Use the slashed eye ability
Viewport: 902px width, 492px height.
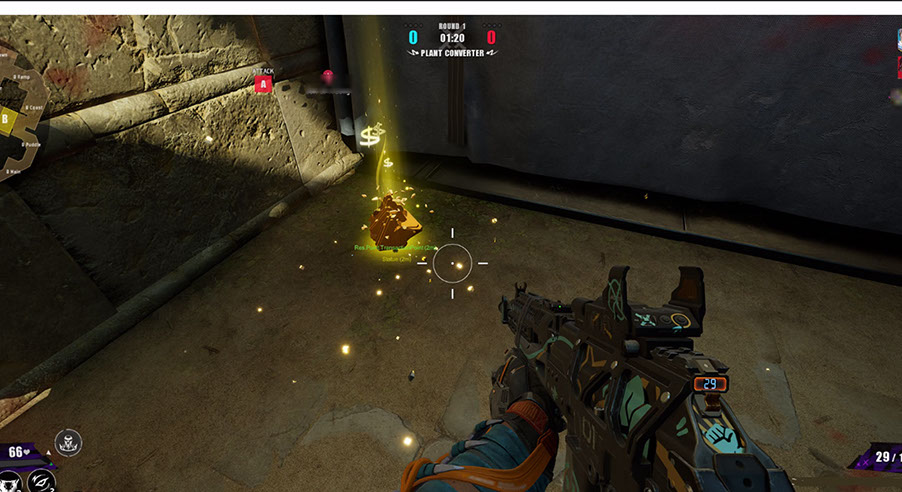point(41,480)
